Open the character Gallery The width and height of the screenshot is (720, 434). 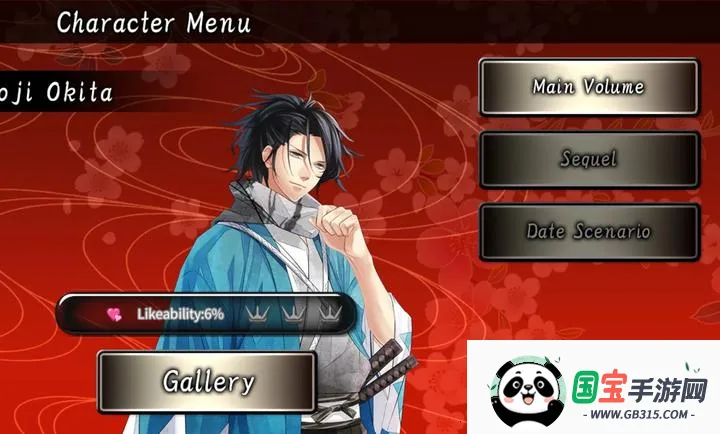tap(208, 381)
